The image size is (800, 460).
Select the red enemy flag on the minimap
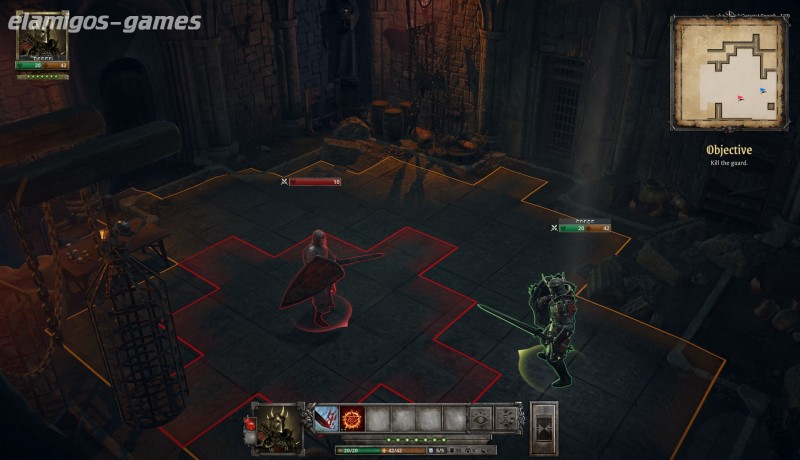tap(741, 98)
